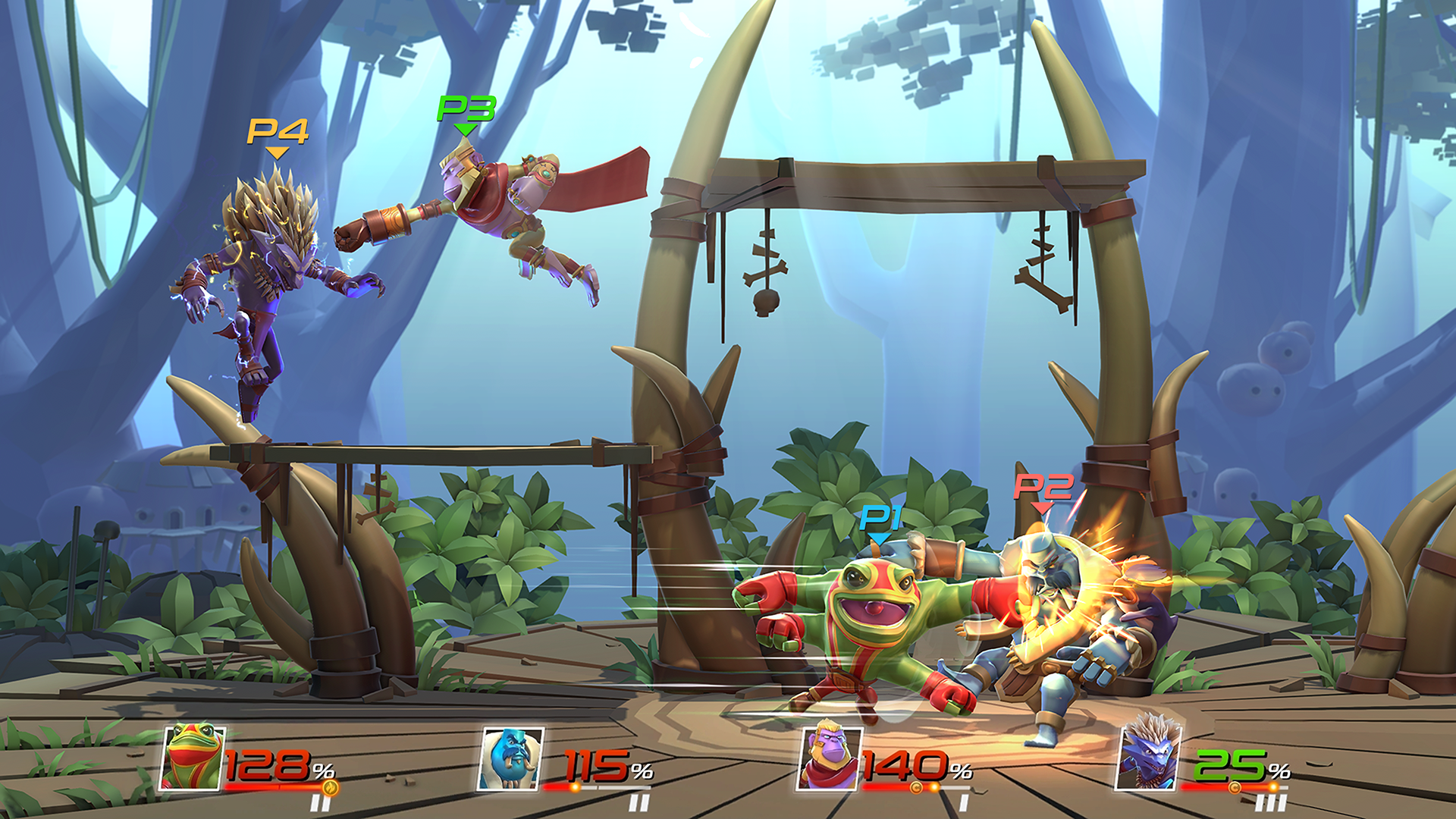The image size is (1456, 819).
Task: Click the orange meter dot beside 115%
Action: pos(574,787)
